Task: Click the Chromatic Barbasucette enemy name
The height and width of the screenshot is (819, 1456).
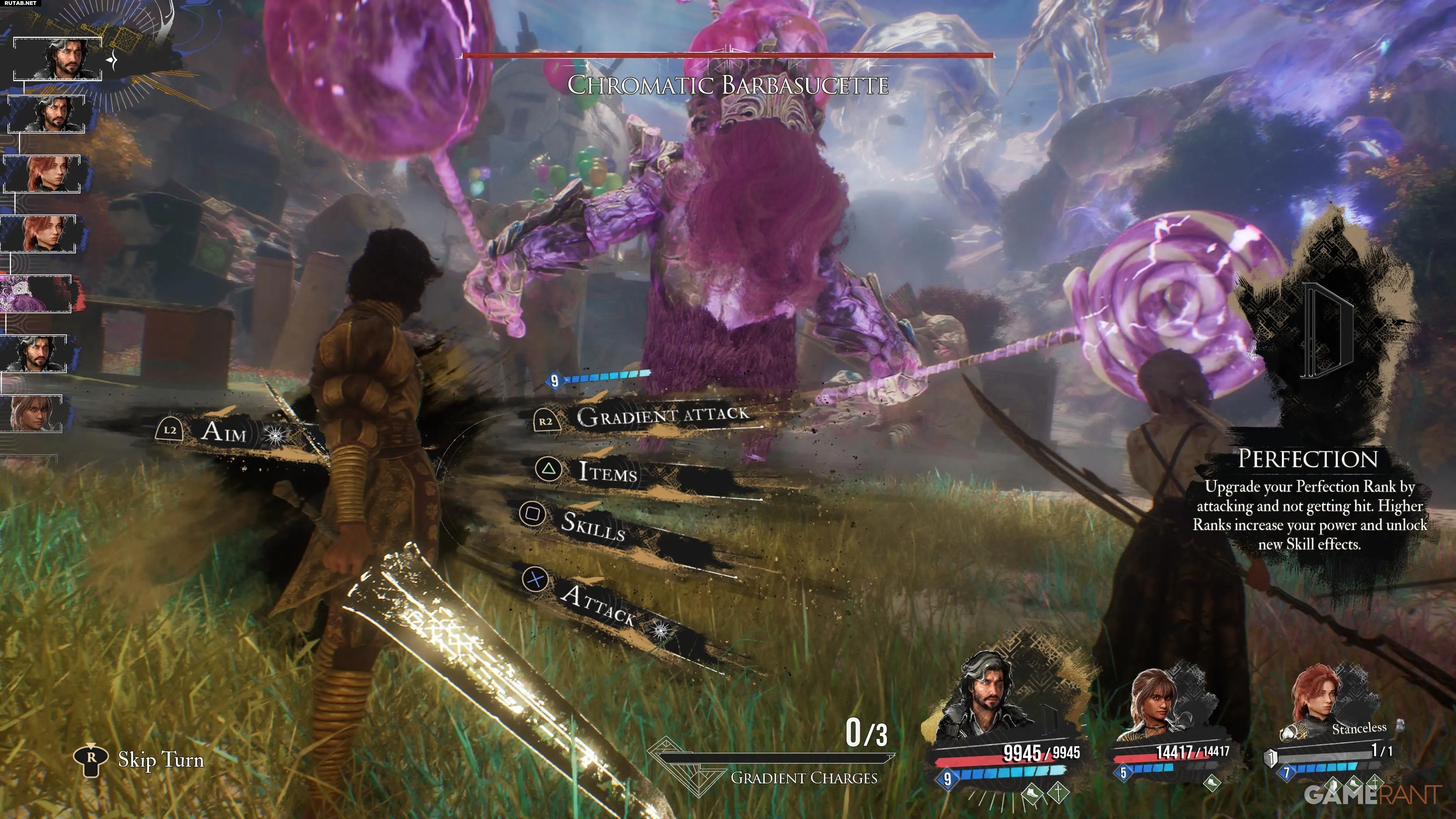Action: 728,85
